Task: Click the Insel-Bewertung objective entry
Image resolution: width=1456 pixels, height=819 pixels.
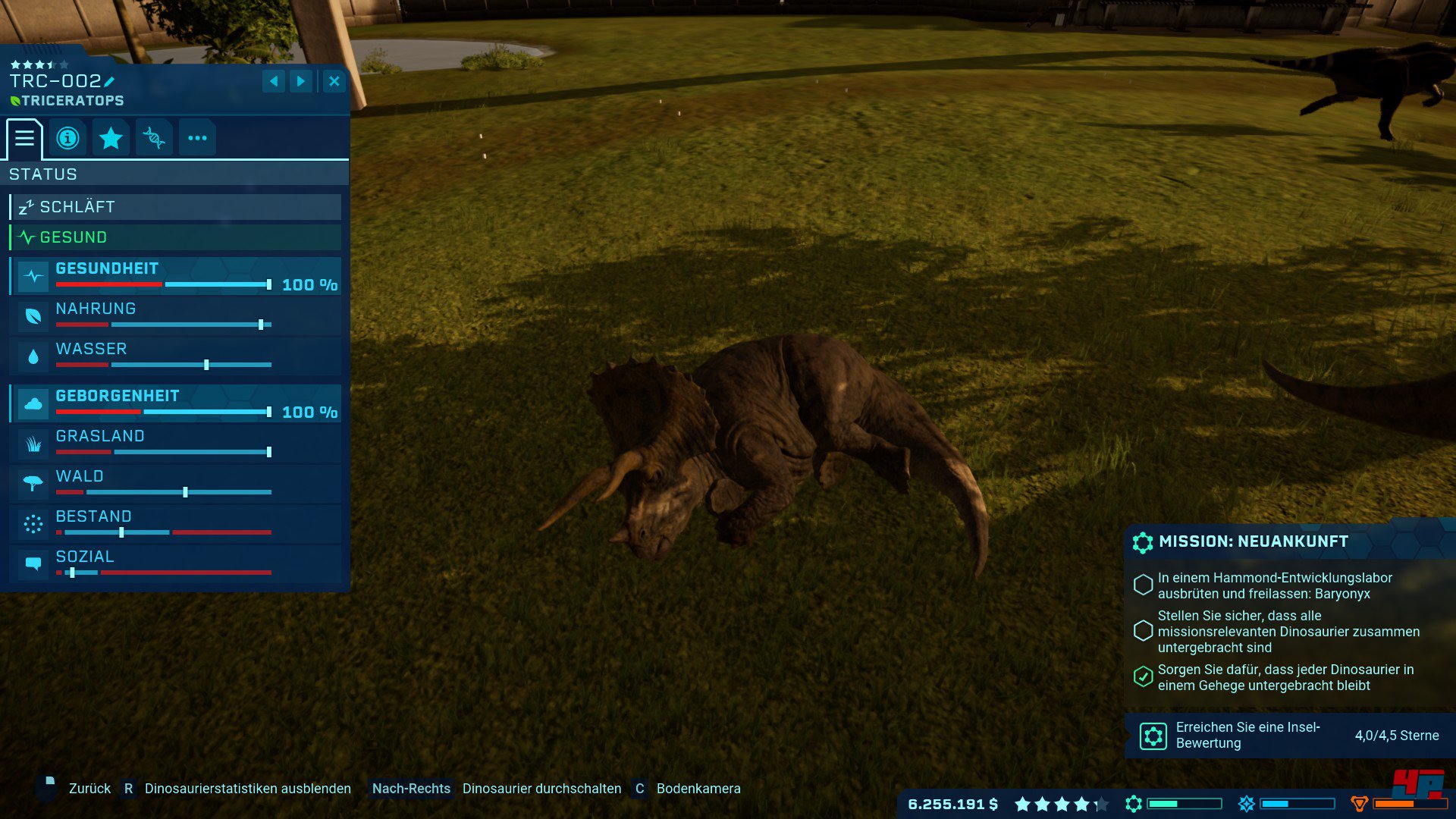Action: coord(1289,736)
